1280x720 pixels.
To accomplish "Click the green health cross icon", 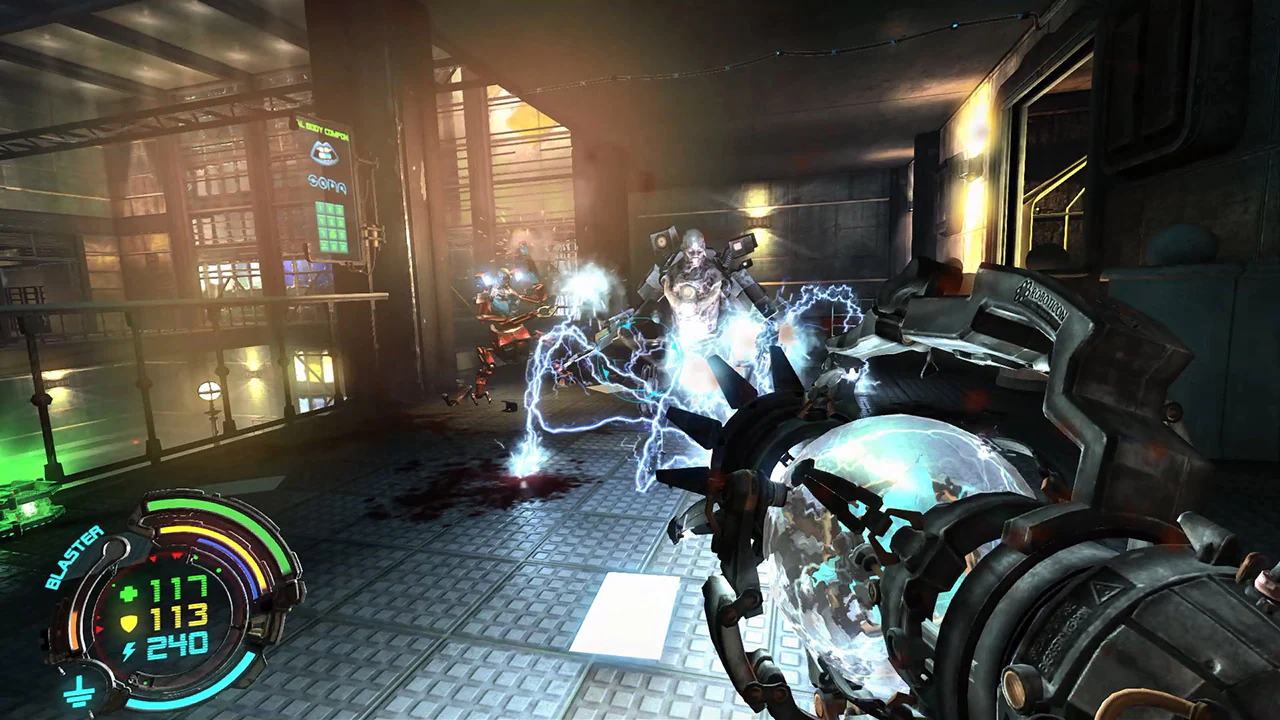I will [x=126, y=590].
